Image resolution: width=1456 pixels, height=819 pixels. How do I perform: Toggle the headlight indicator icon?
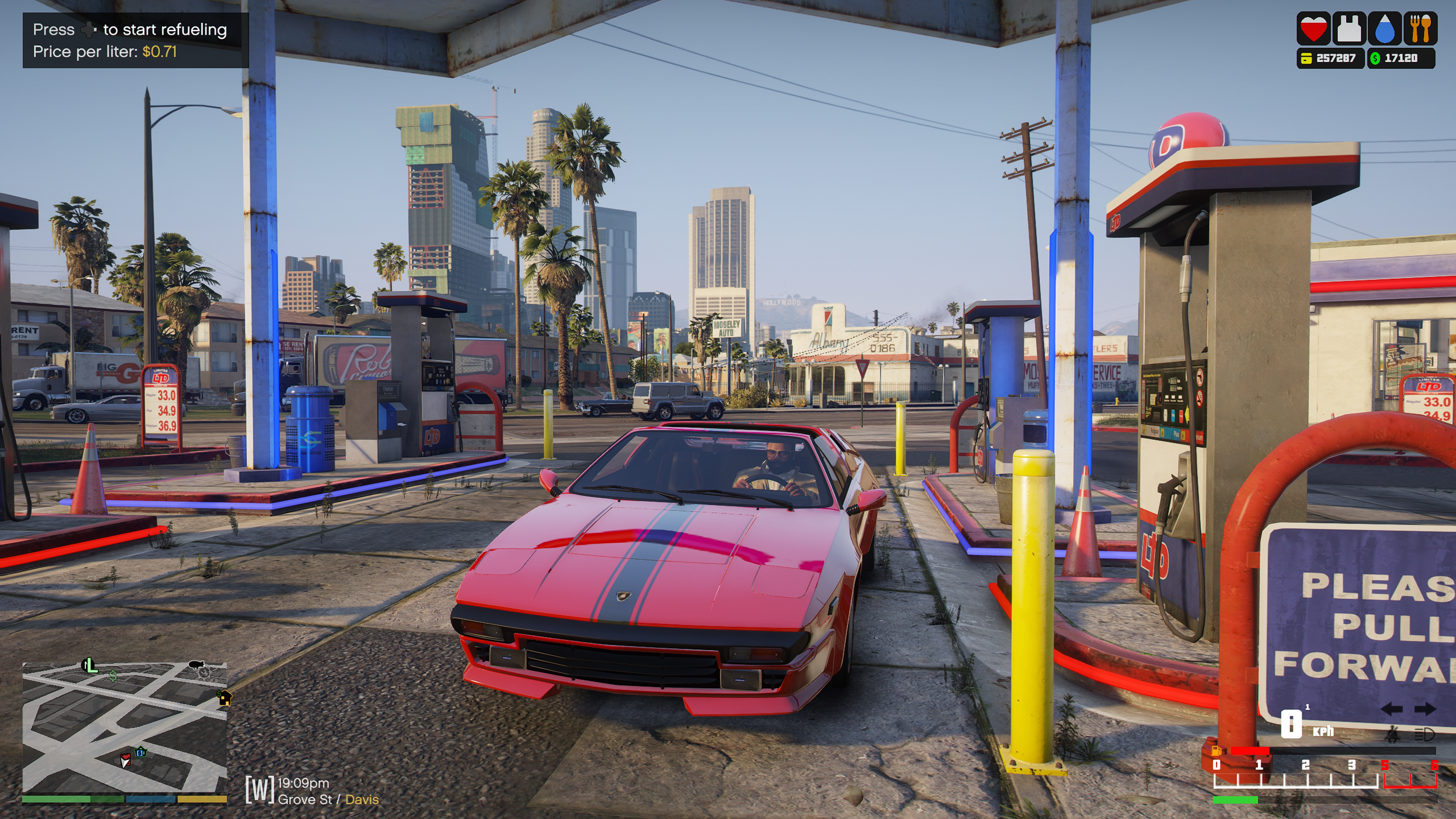pyautogui.click(x=1424, y=734)
